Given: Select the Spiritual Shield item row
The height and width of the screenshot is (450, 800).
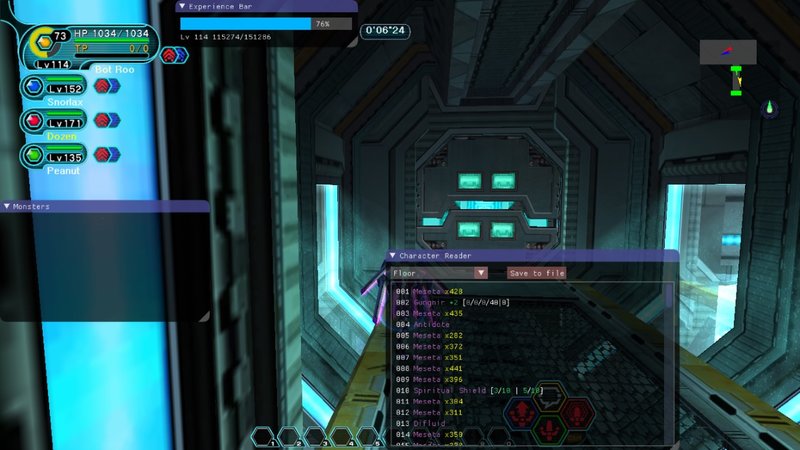Looking at the screenshot, I should [470, 390].
